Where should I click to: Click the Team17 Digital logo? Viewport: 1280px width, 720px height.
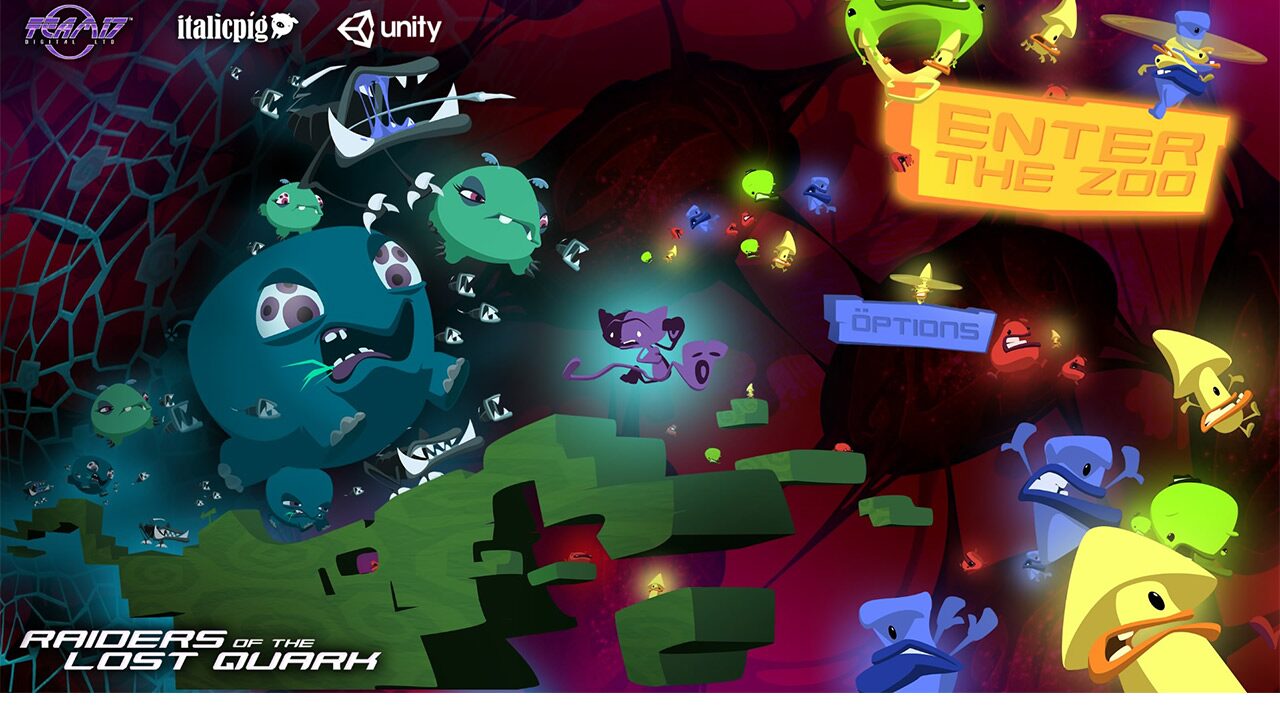coord(70,25)
